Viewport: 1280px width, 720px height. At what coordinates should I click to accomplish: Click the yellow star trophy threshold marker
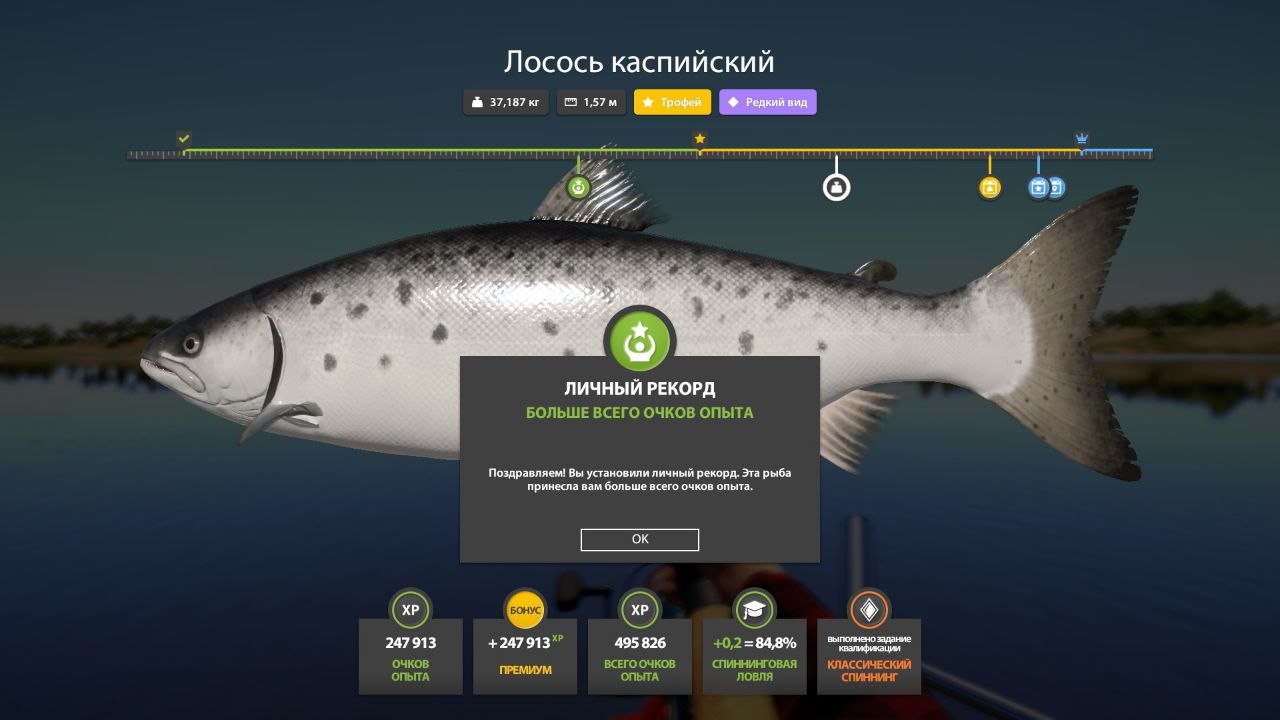pos(698,140)
